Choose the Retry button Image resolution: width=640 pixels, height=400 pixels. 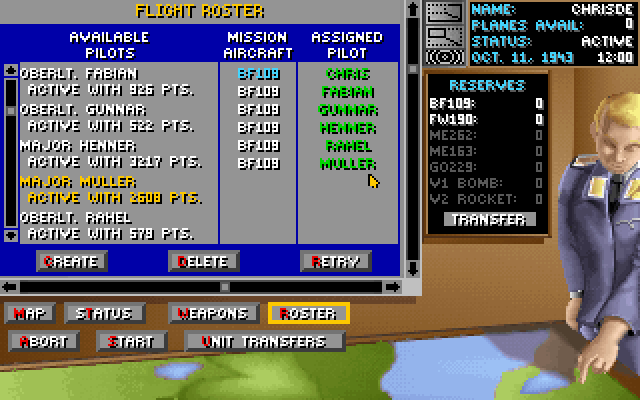click(335, 261)
